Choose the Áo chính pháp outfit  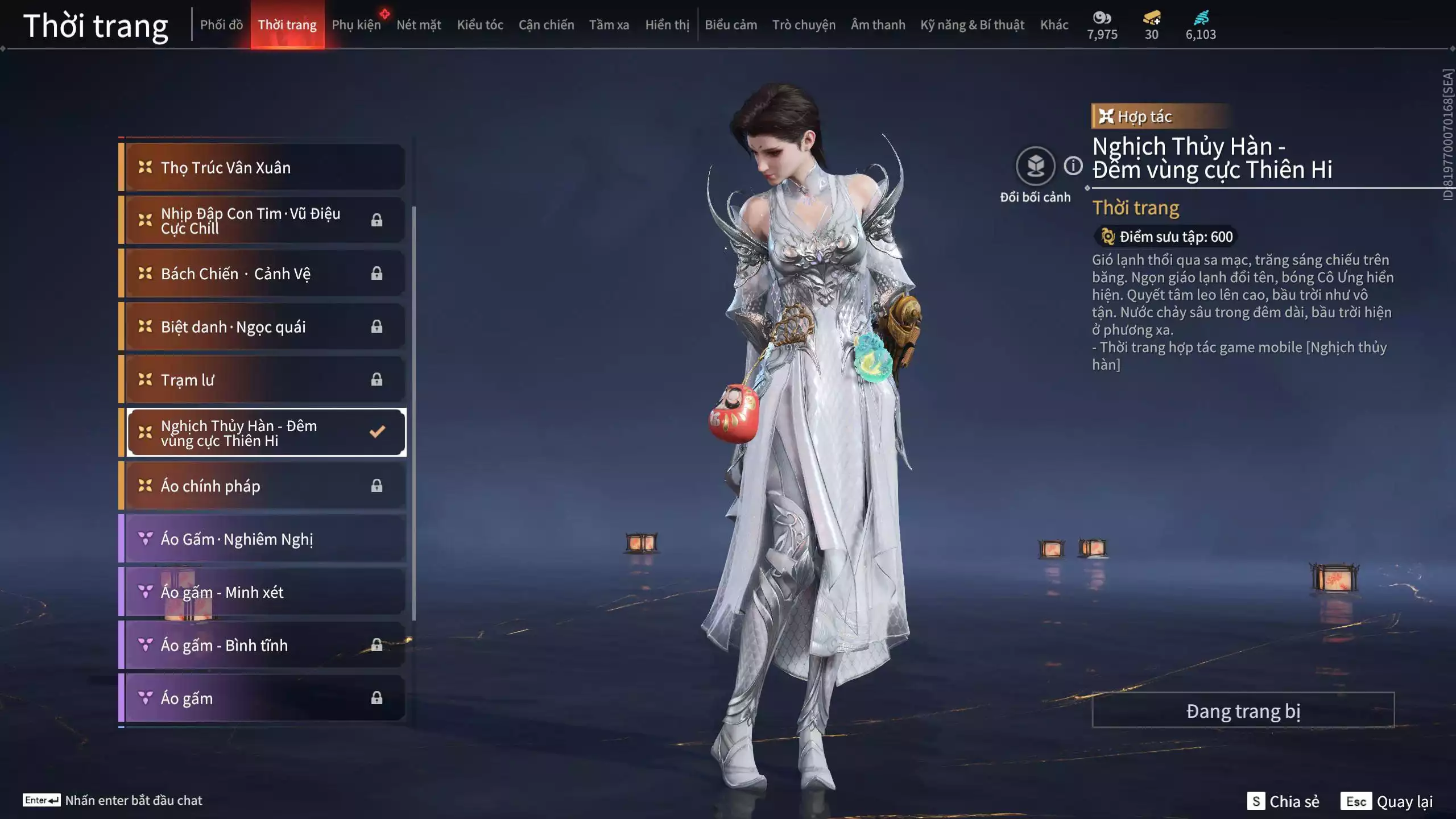coord(264,486)
